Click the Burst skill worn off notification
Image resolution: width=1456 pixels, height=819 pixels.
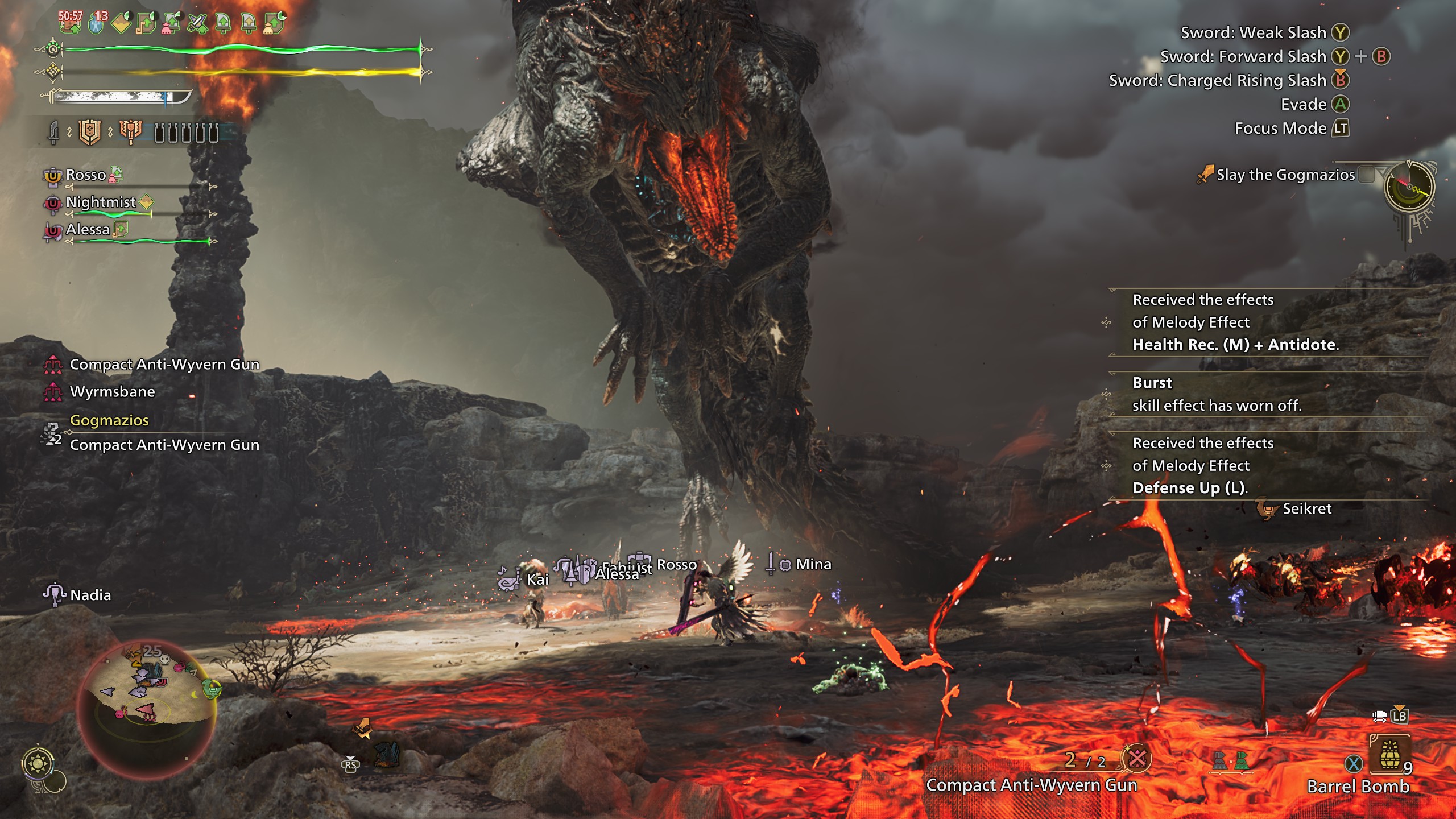(1216, 394)
